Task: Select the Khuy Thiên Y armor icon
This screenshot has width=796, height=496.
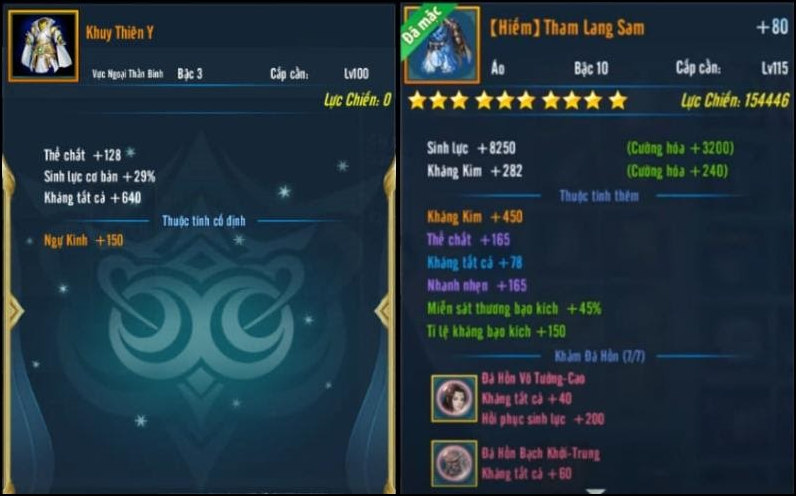Action: click(x=43, y=46)
